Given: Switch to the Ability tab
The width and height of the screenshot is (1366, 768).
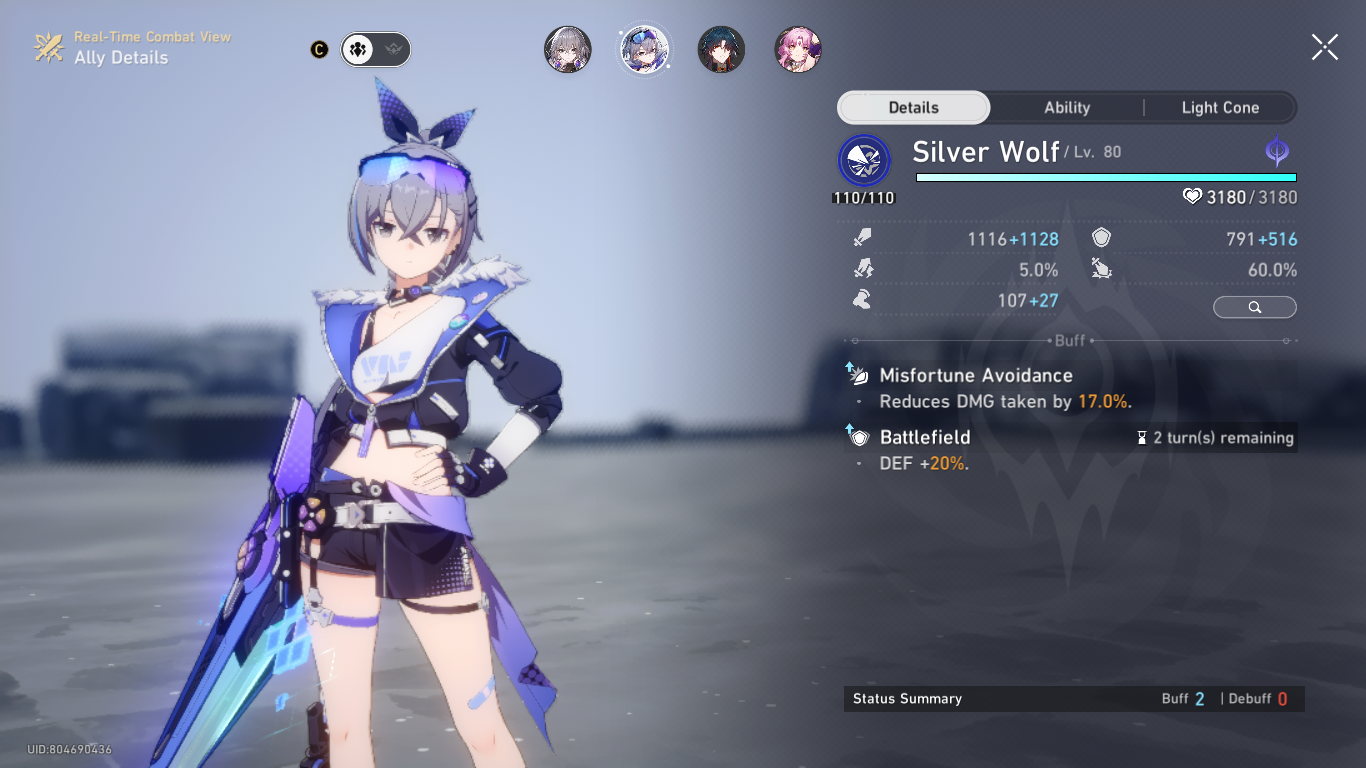Looking at the screenshot, I should pyautogui.click(x=1066, y=107).
